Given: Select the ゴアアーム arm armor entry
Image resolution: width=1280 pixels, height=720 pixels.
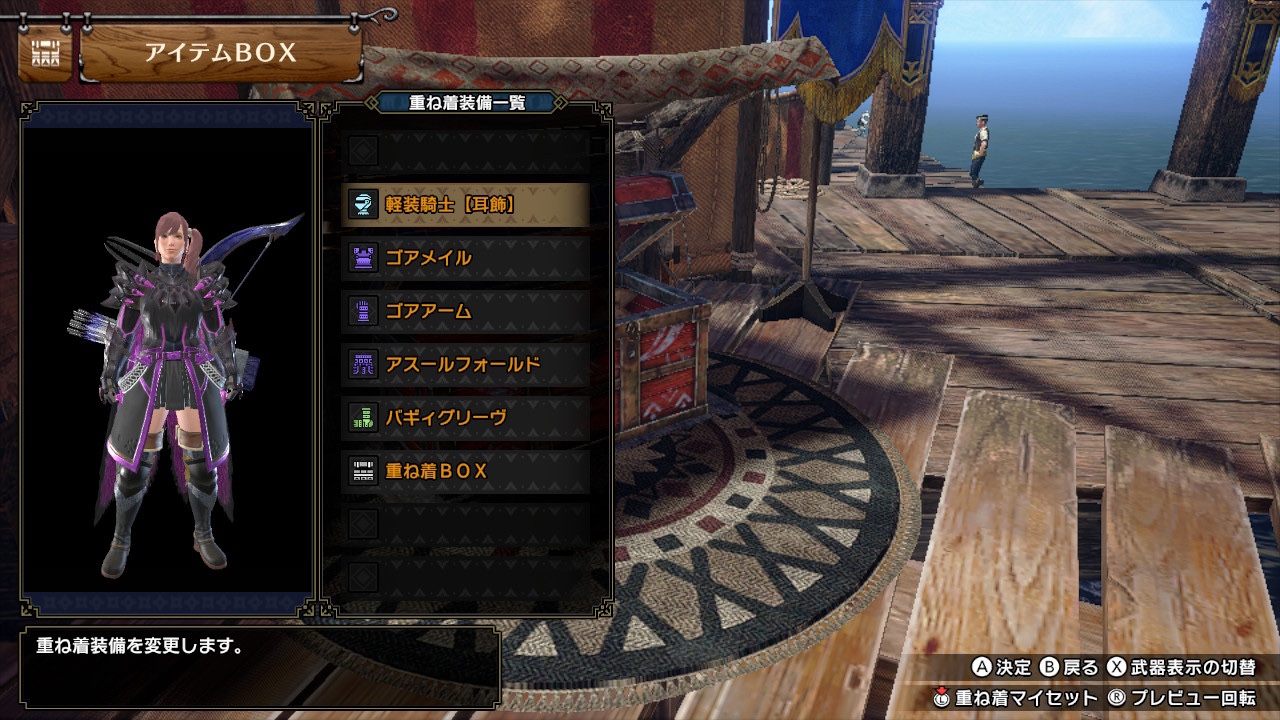Looking at the screenshot, I should click(466, 311).
